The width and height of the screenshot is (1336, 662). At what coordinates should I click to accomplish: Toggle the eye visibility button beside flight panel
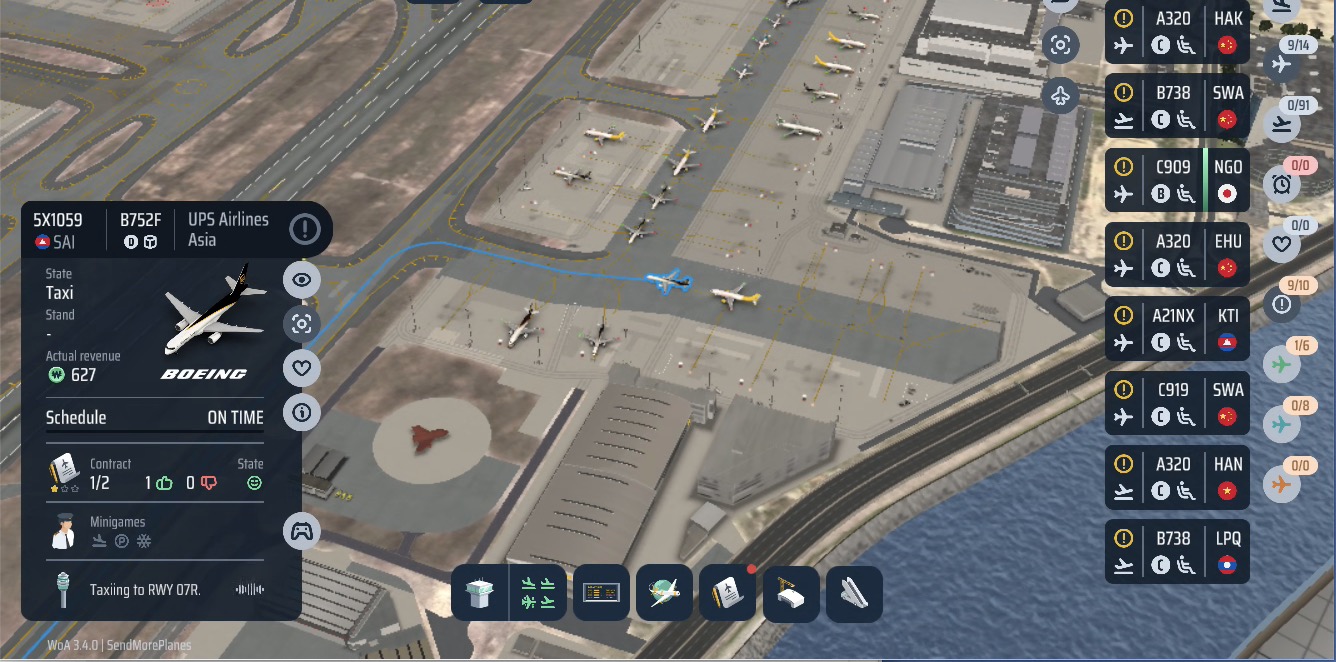[x=302, y=280]
